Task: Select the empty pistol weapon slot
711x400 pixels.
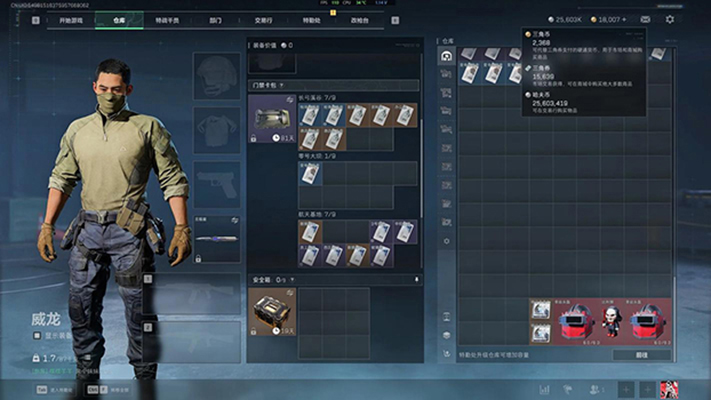Action: pyautogui.click(x=217, y=183)
